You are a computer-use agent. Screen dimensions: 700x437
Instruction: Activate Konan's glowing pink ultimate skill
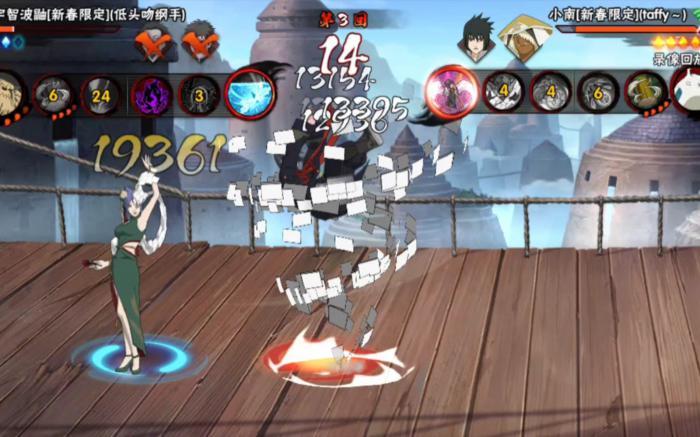[x=450, y=92]
